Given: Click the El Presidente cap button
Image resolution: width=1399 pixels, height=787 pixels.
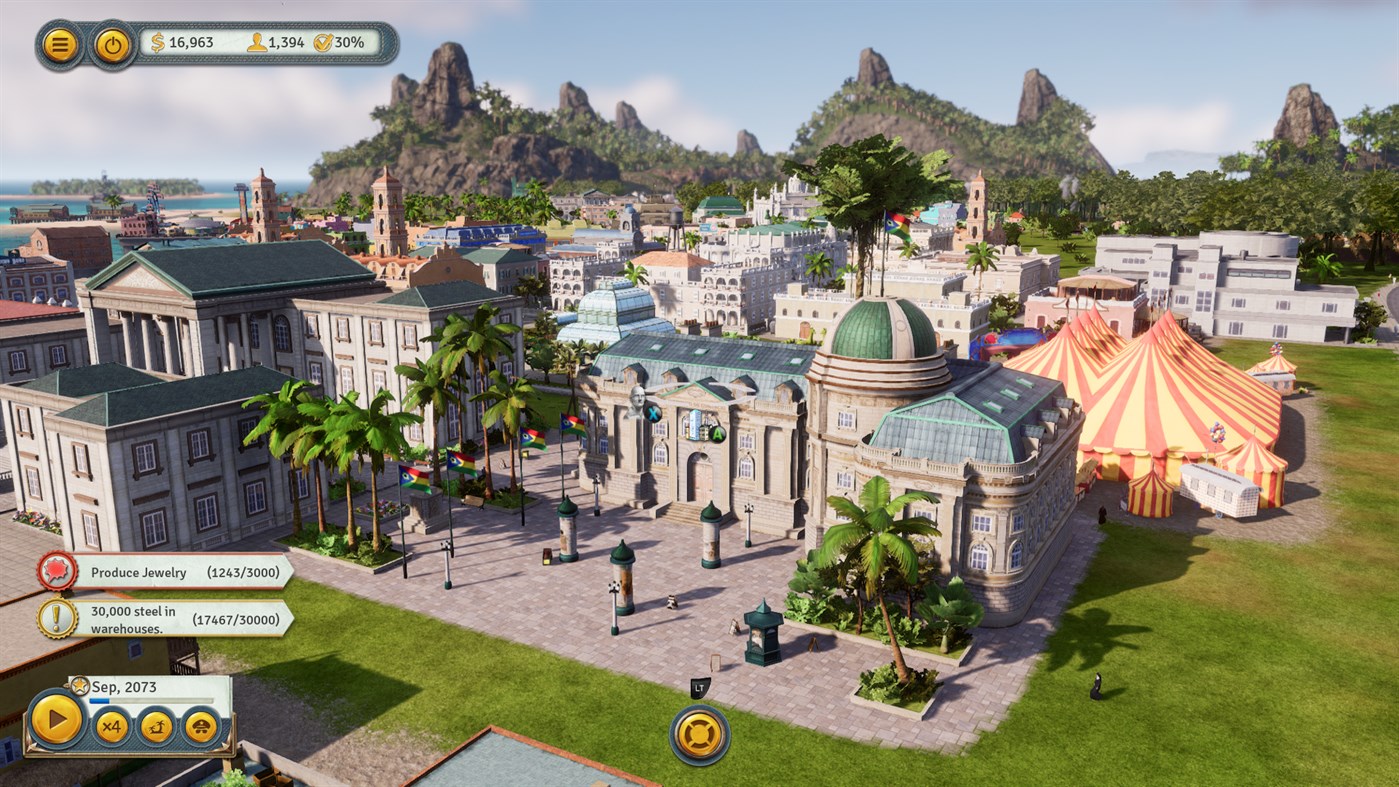Looking at the screenshot, I should (201, 726).
